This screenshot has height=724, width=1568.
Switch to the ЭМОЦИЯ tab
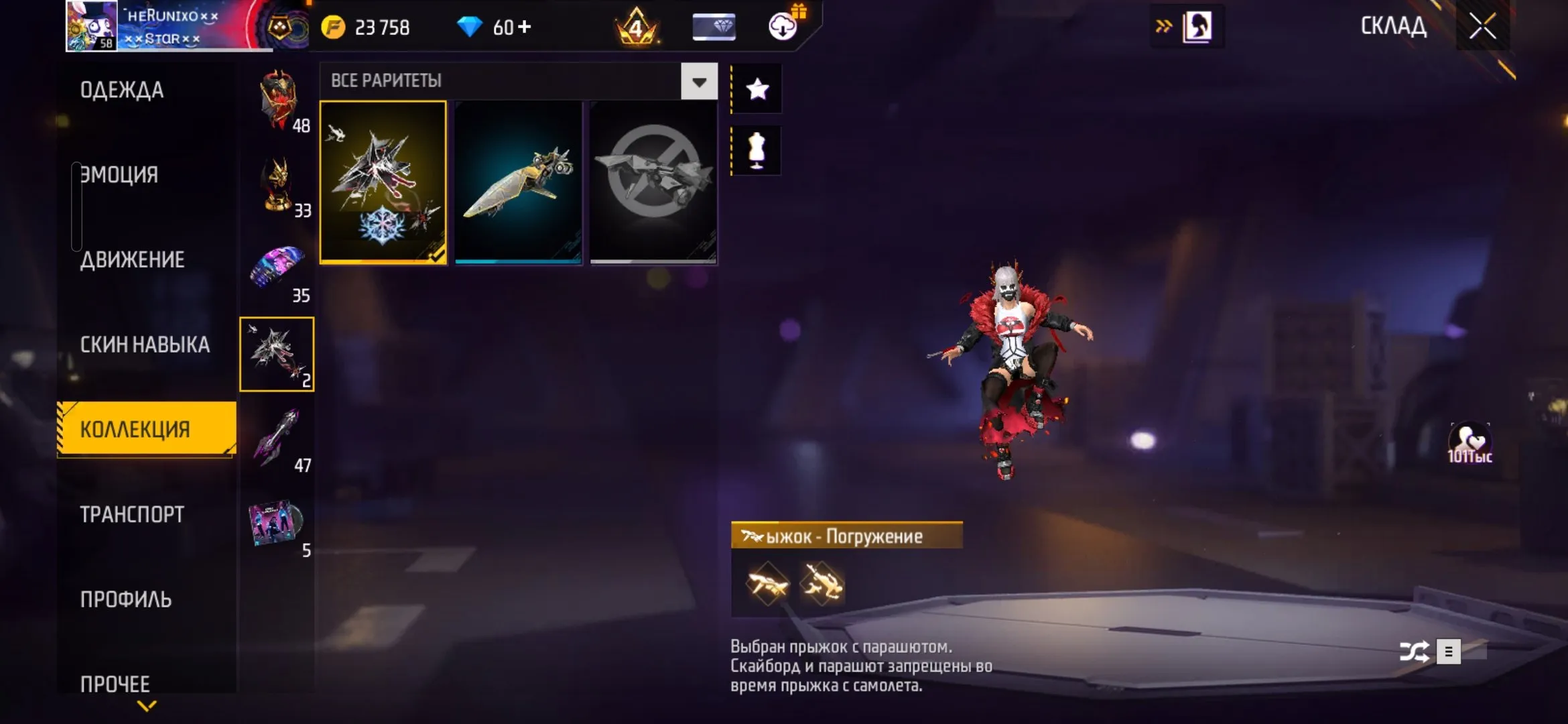coord(119,174)
